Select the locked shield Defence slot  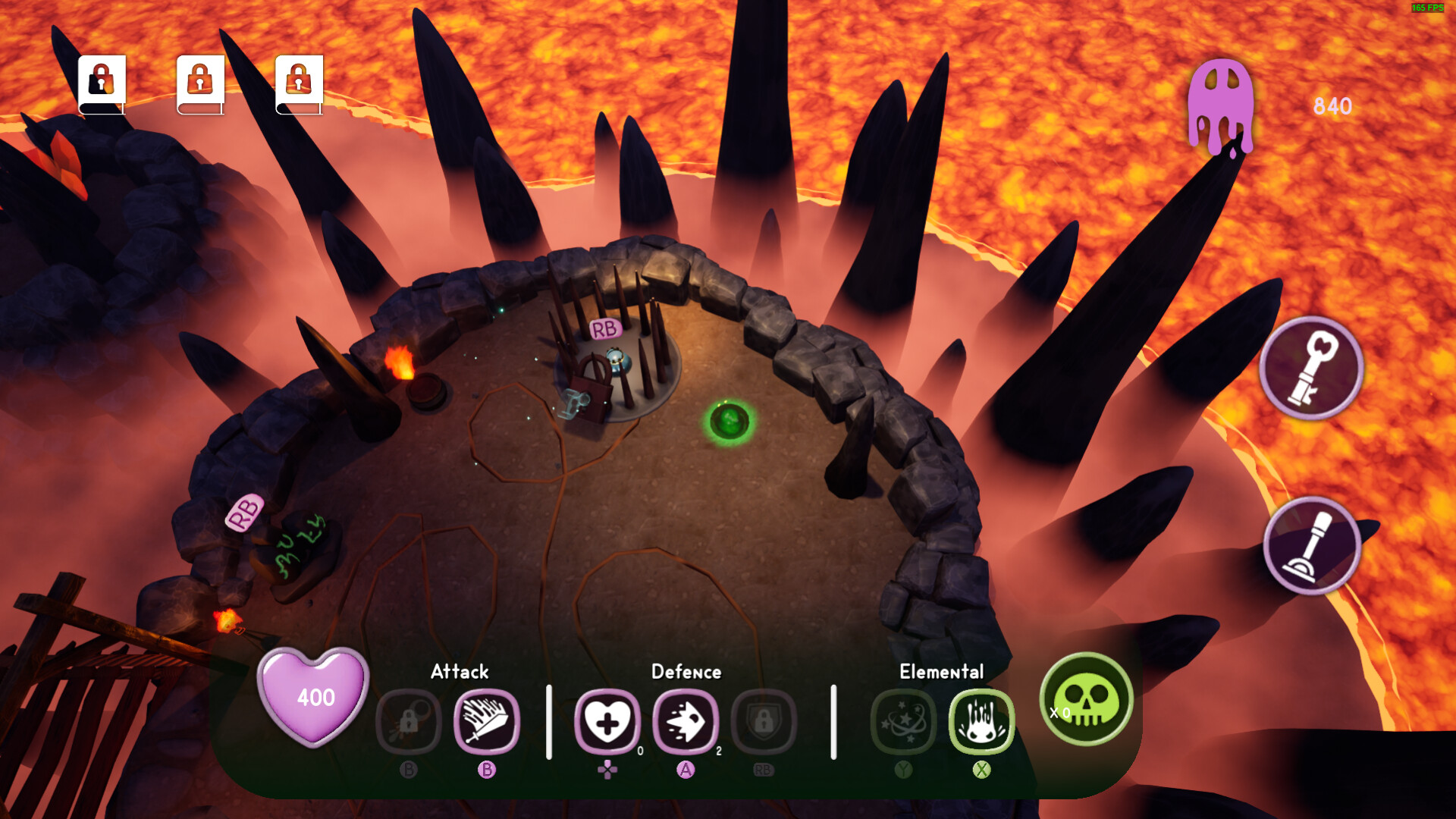(764, 721)
